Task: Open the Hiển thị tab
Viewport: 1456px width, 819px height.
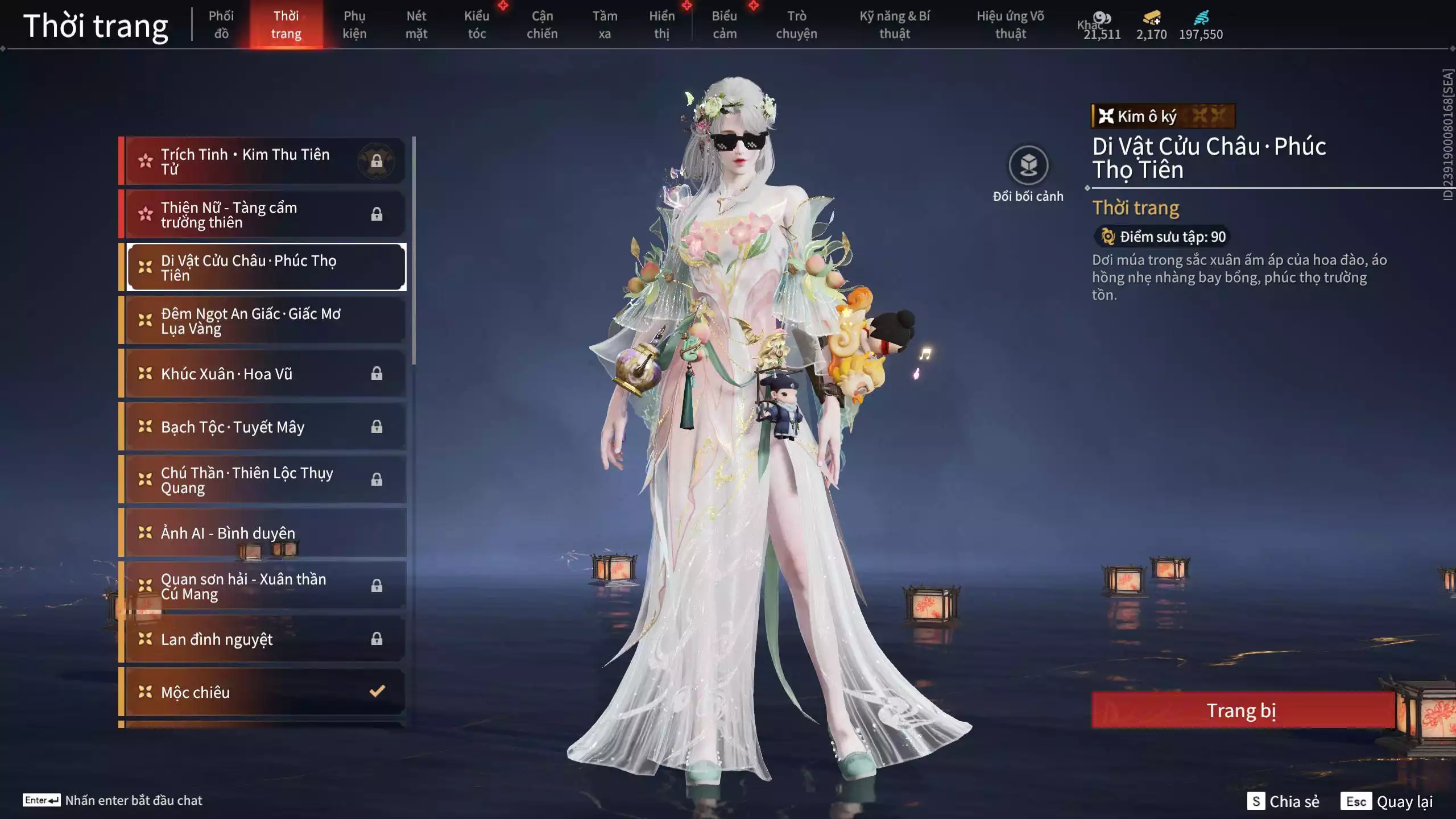Action: pos(661,24)
